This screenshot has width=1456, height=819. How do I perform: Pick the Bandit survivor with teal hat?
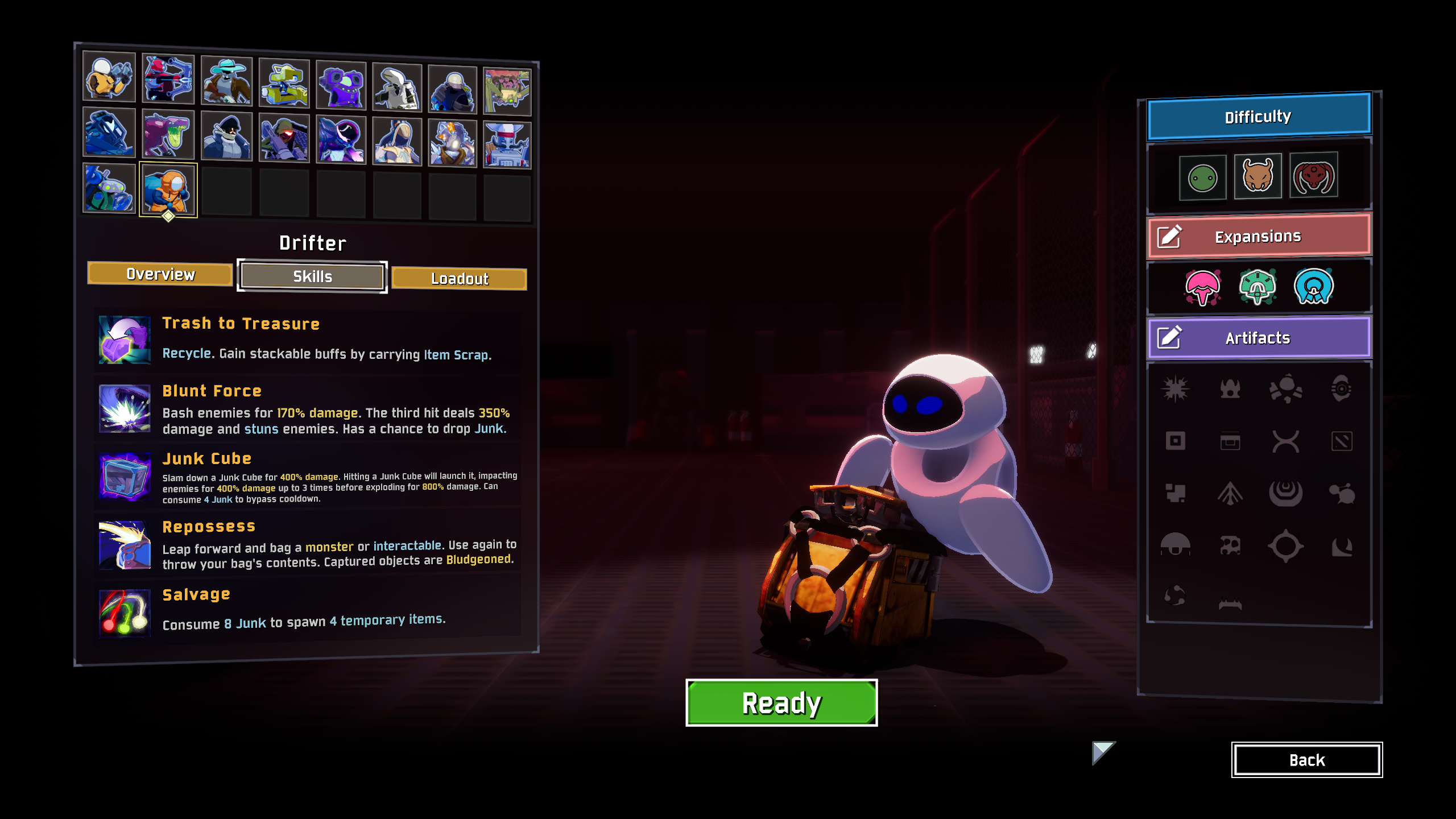tap(226, 82)
